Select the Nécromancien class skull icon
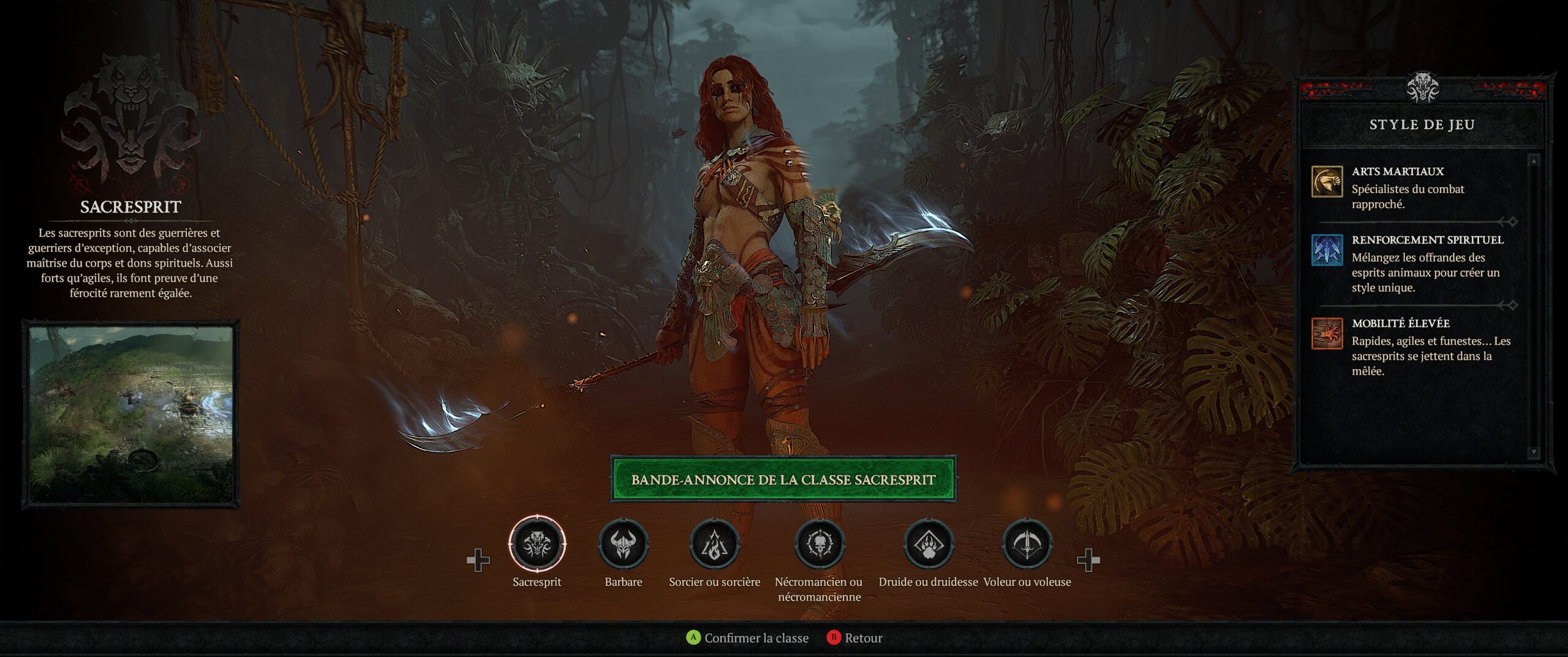Viewport: 1568px width, 657px height. 819,544
